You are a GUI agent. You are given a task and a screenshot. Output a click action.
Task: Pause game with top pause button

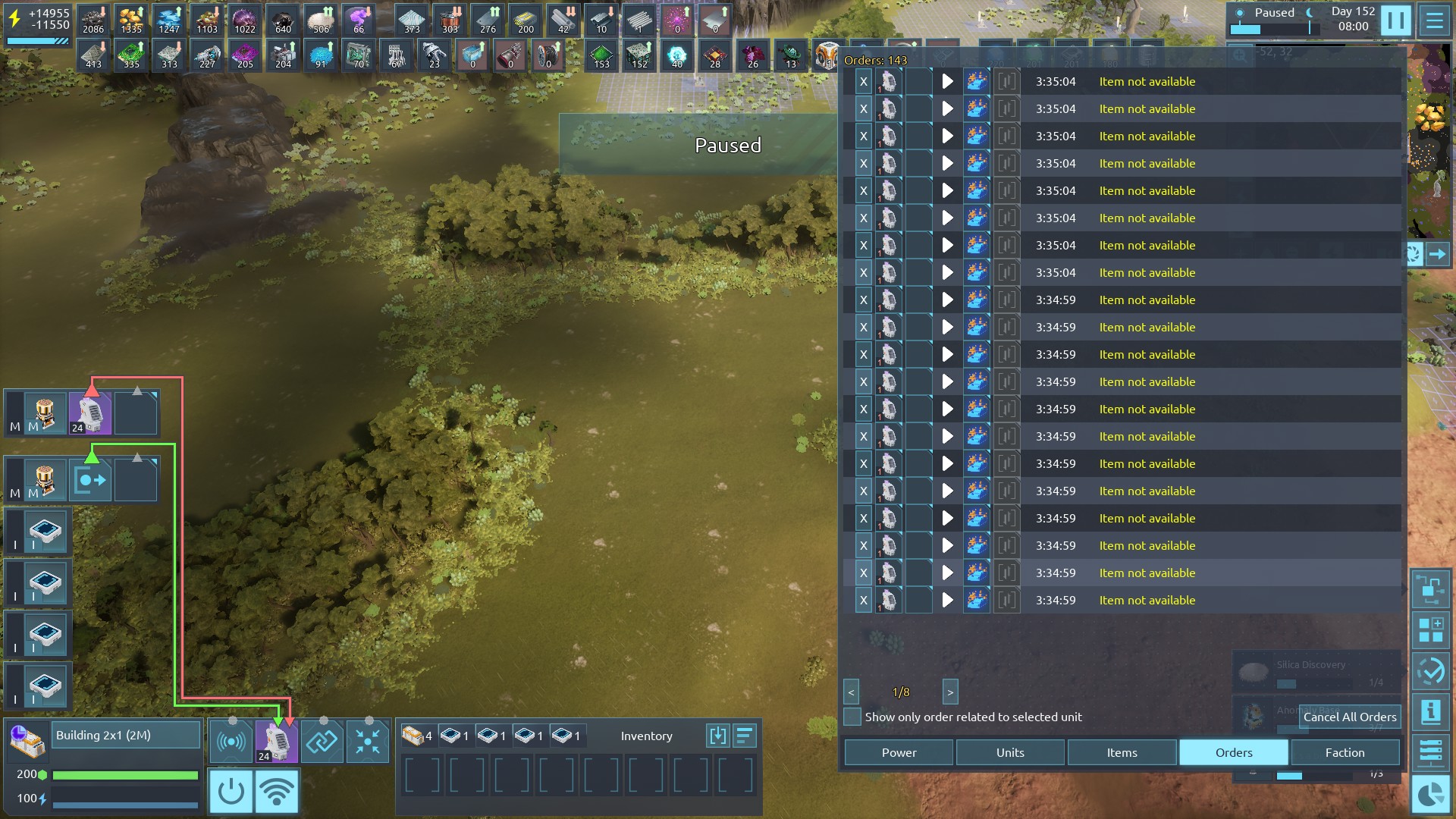click(x=1395, y=20)
